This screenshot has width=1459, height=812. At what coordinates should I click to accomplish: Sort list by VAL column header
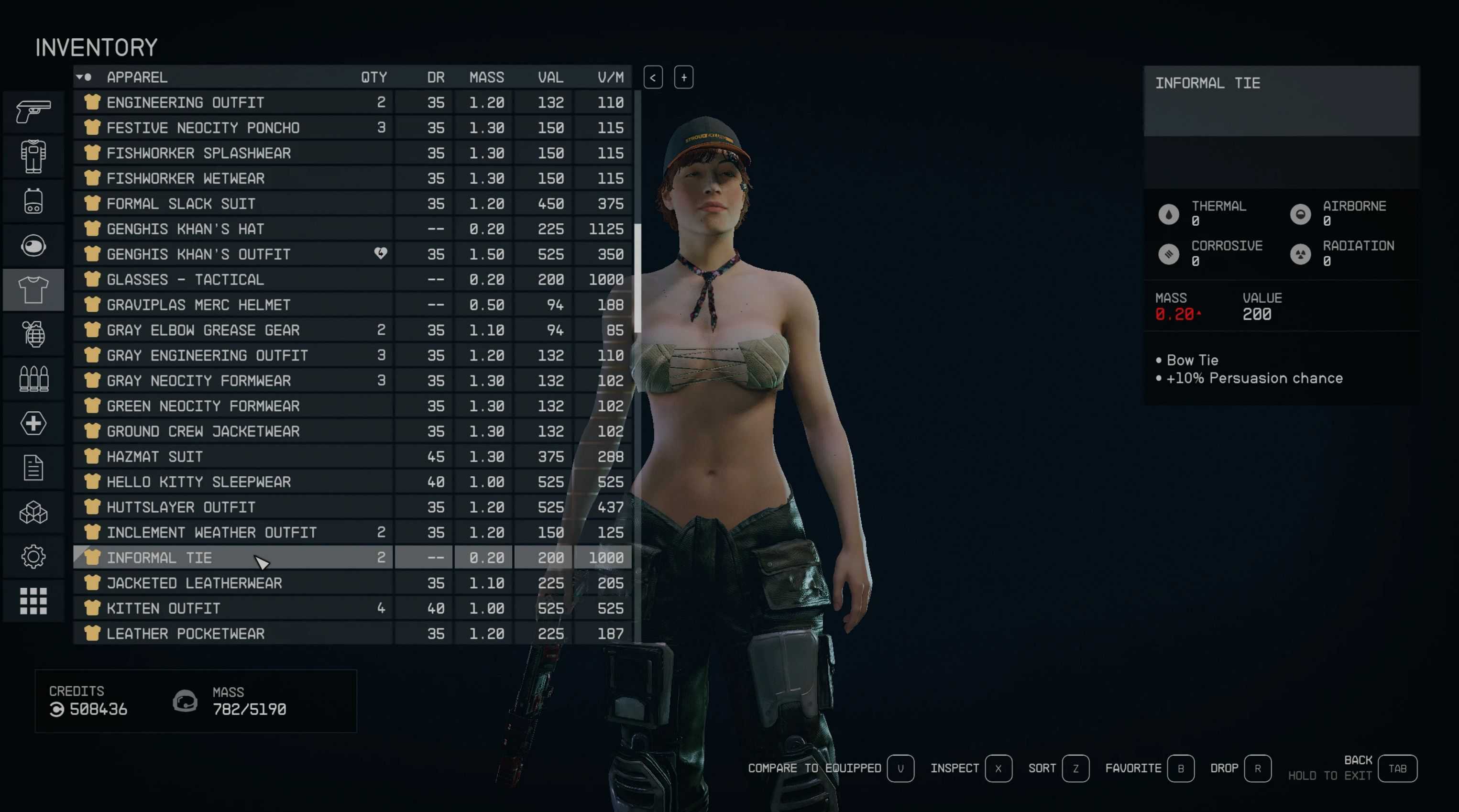click(550, 77)
